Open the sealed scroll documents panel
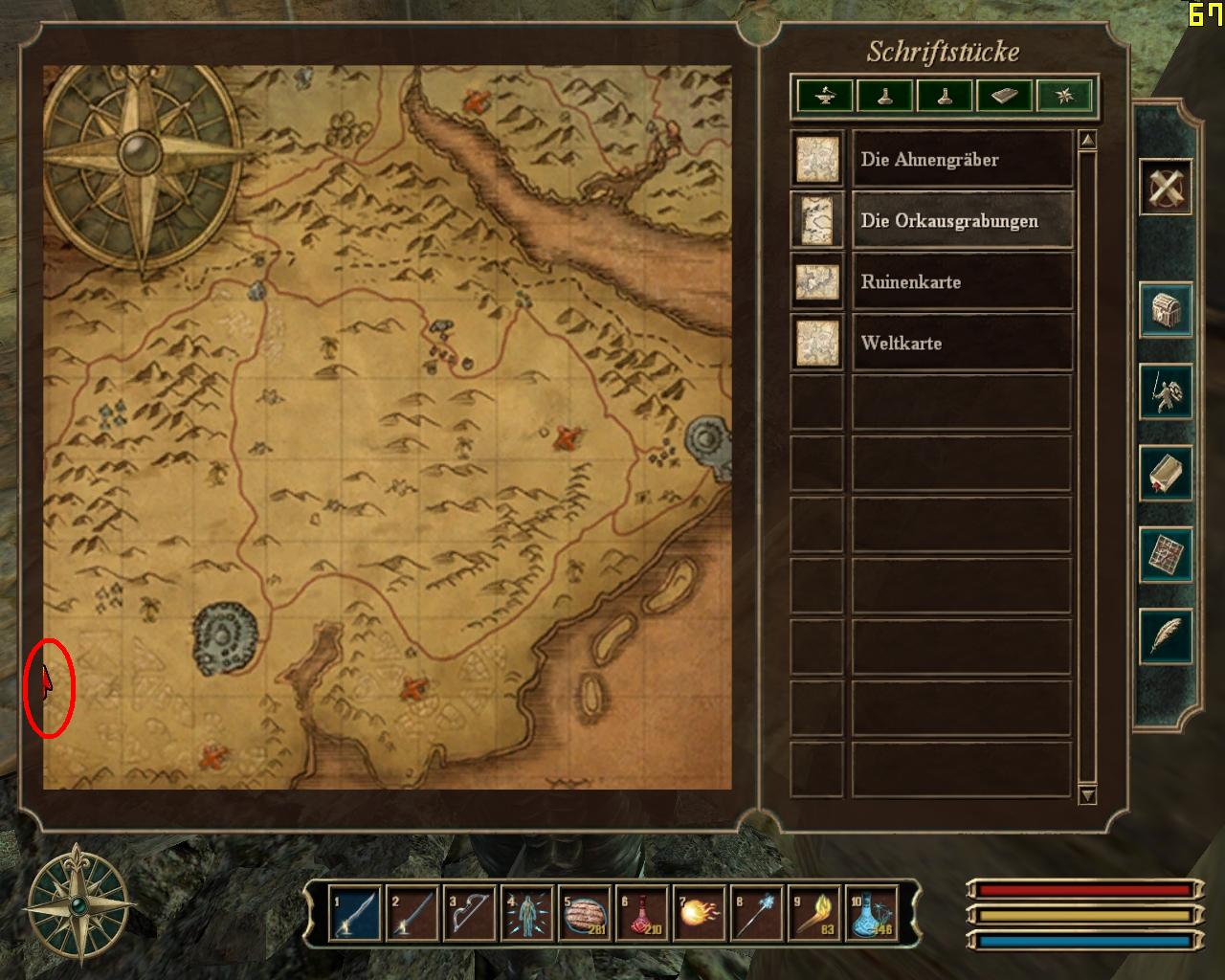The image size is (1225, 980). (1165, 473)
